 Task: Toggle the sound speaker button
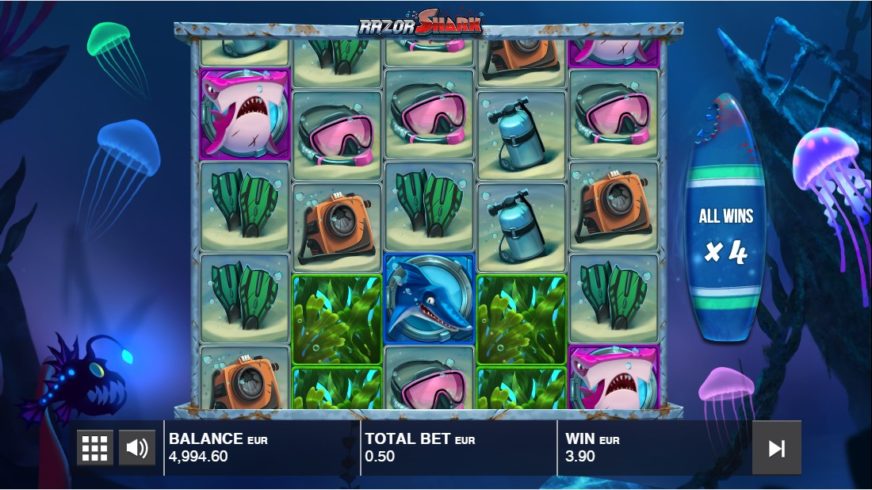(x=138, y=447)
